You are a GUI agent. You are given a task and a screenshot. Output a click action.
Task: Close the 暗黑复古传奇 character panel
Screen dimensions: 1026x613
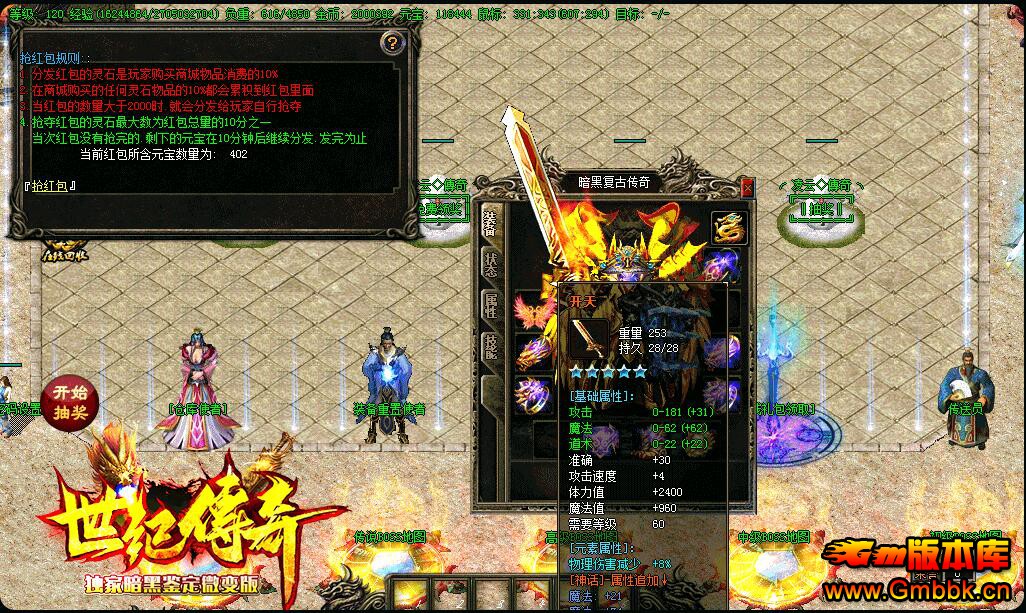[x=747, y=187]
